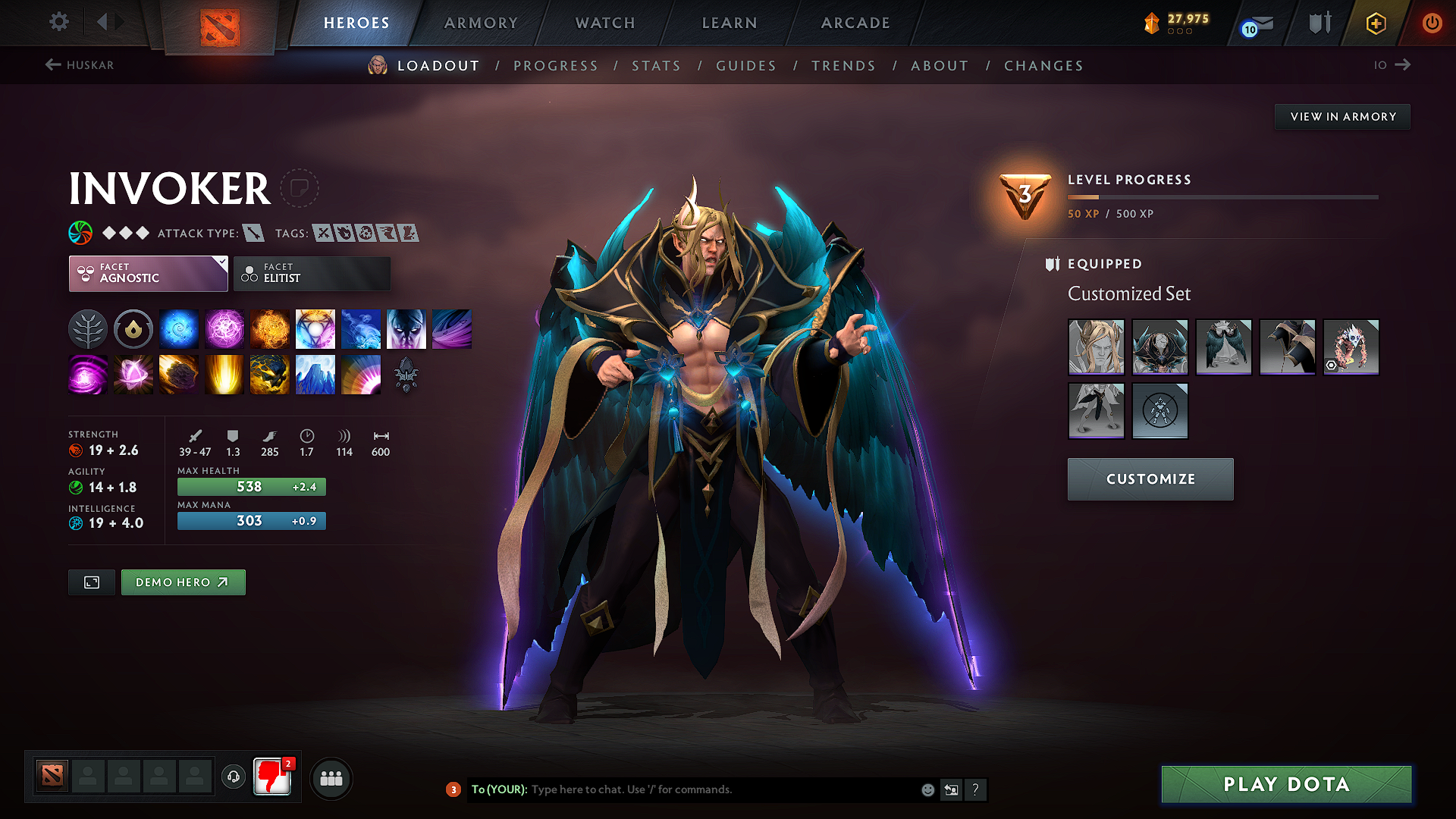Toggle the fullscreen hero preview icon
1456x819 pixels.
click(91, 582)
